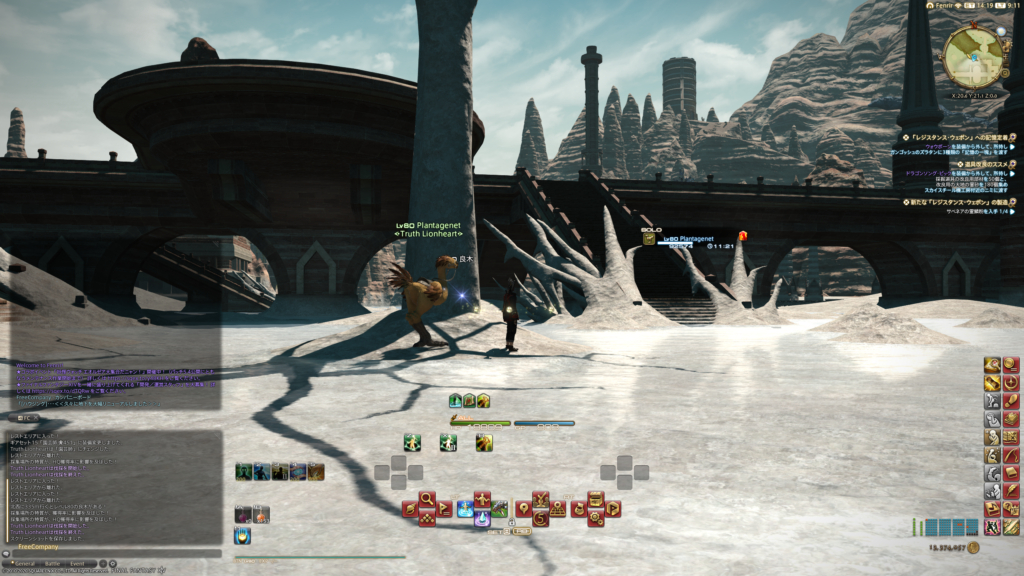Select the magnifying glass search icon
Screen dimensions: 1024x576
point(427,497)
